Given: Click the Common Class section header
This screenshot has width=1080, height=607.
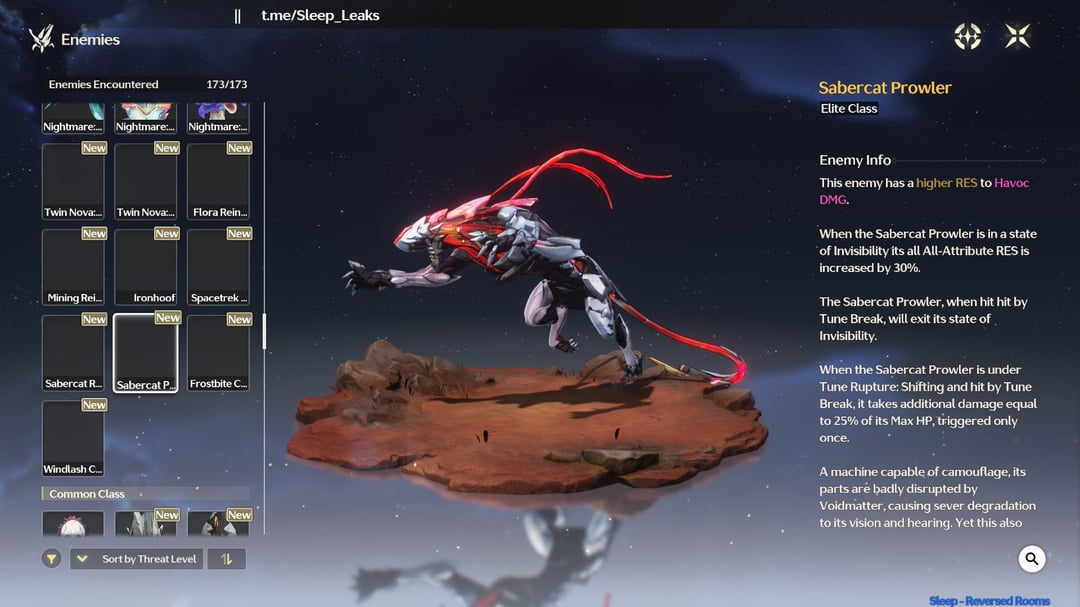Looking at the screenshot, I should (87, 494).
